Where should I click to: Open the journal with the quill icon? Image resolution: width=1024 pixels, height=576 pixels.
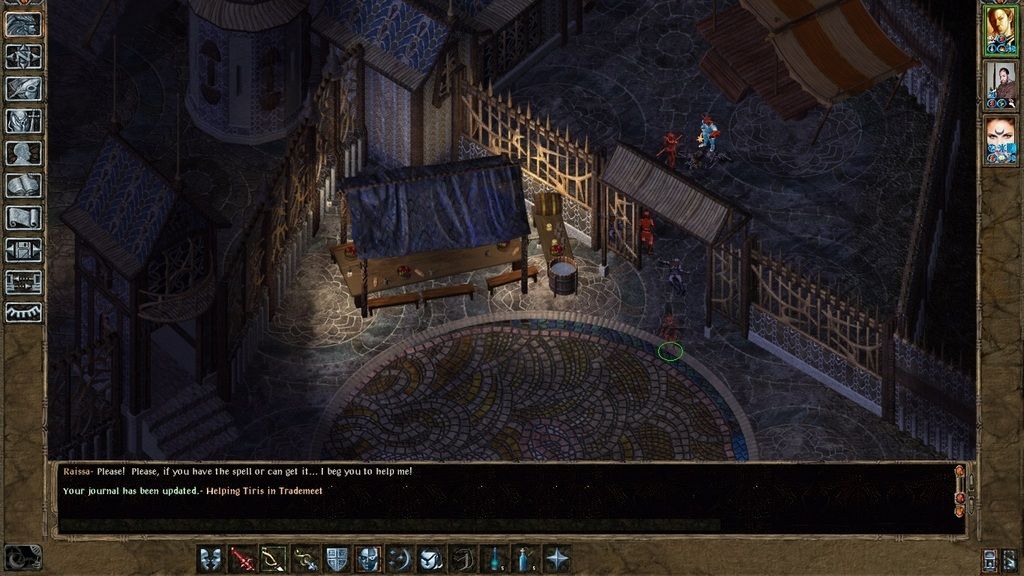pyautogui.click(x=23, y=89)
